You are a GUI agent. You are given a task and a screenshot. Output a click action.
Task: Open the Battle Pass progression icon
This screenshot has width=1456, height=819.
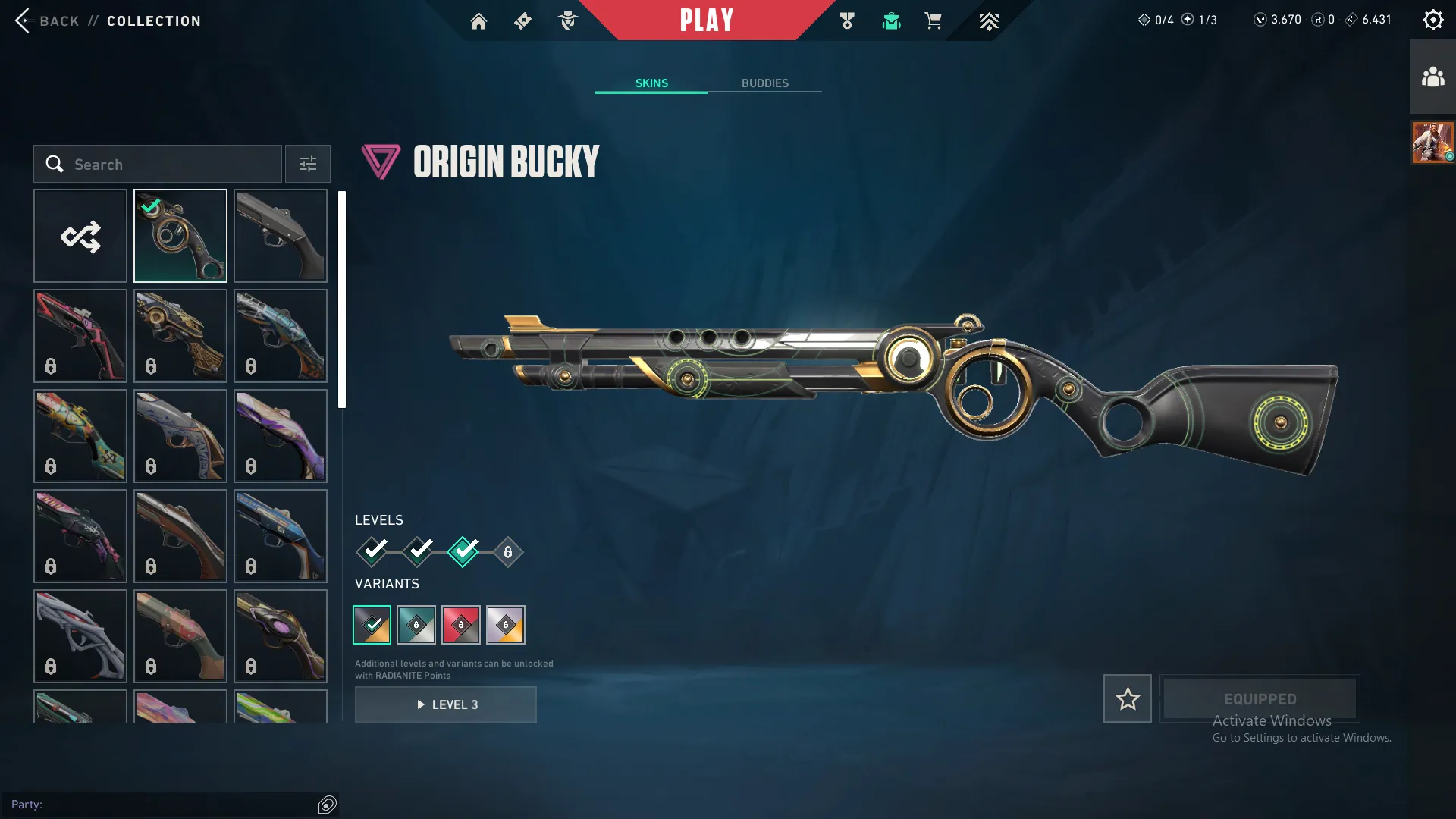tap(988, 20)
